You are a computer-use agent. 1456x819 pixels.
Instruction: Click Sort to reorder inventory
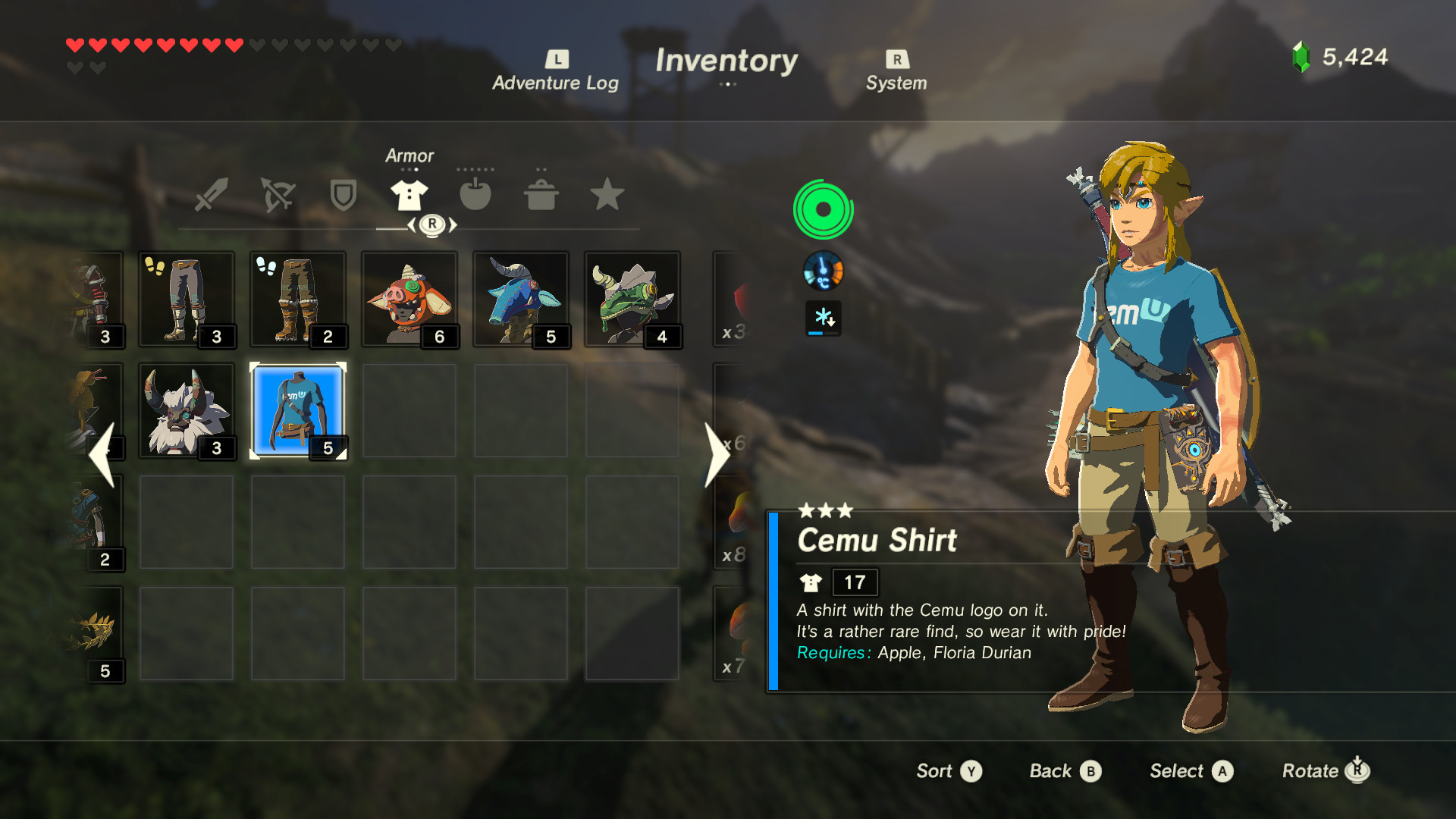(947, 770)
